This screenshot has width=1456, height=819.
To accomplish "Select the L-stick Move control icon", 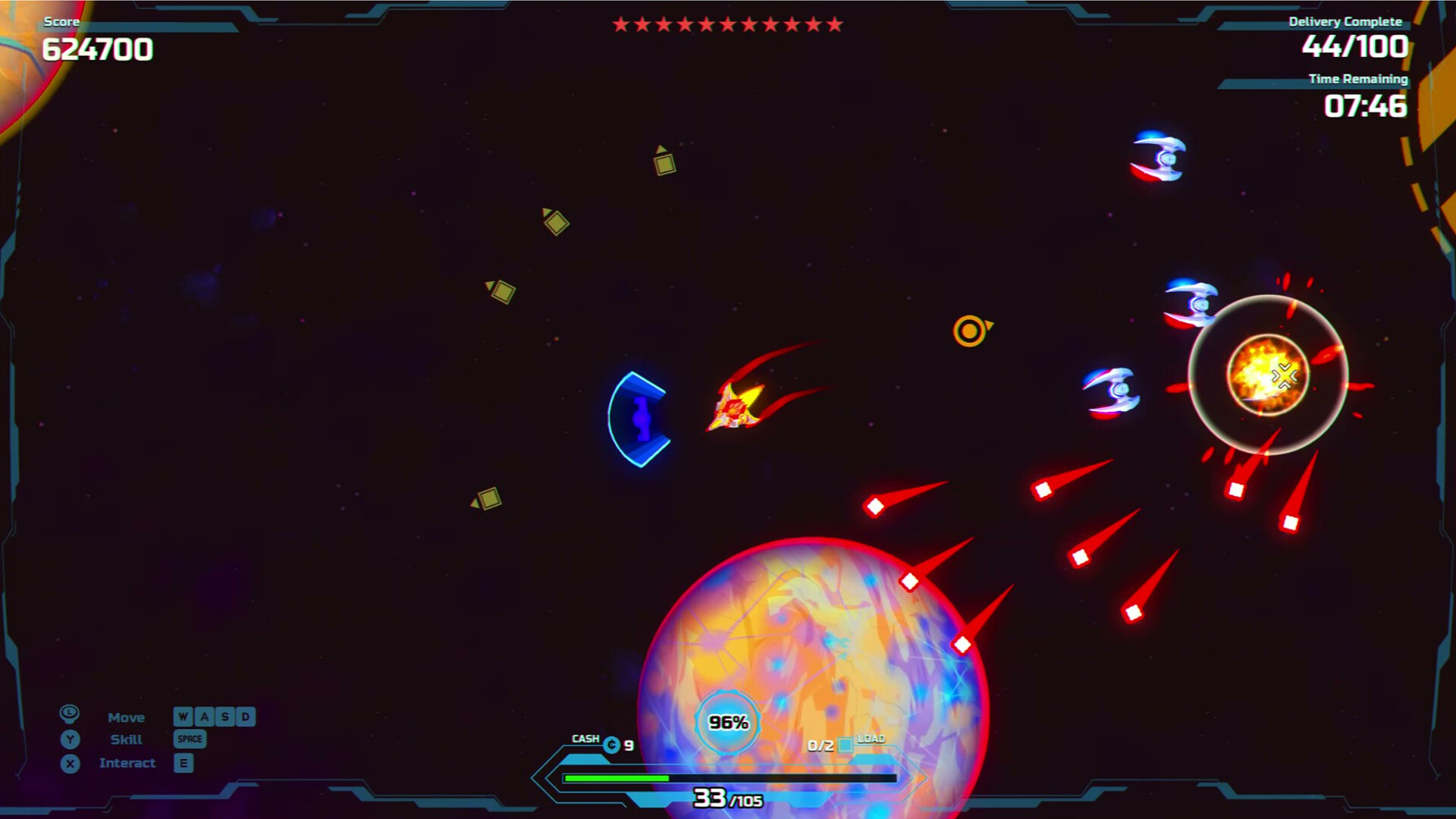I will pyautogui.click(x=69, y=713).
